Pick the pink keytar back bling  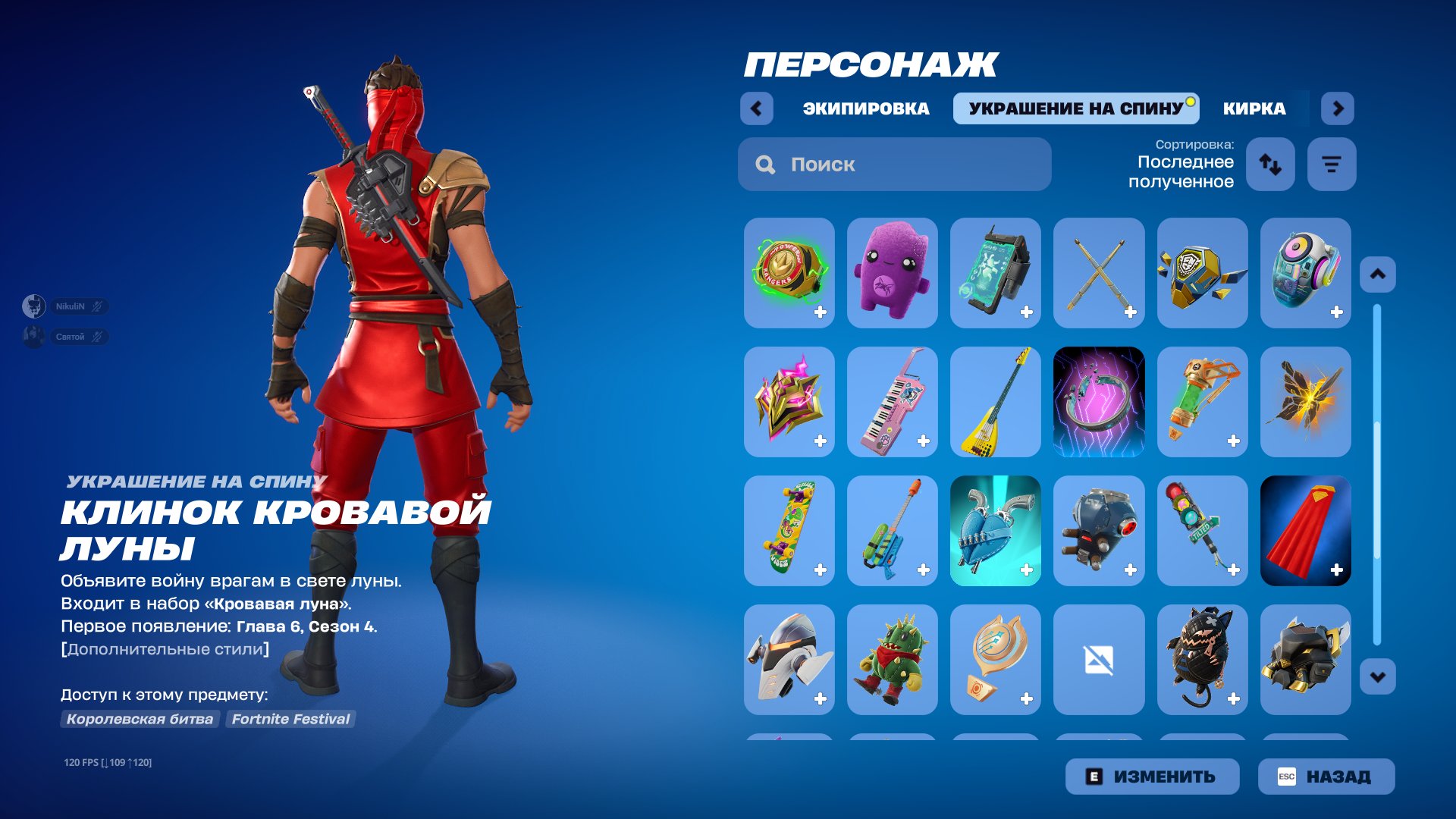coord(893,402)
